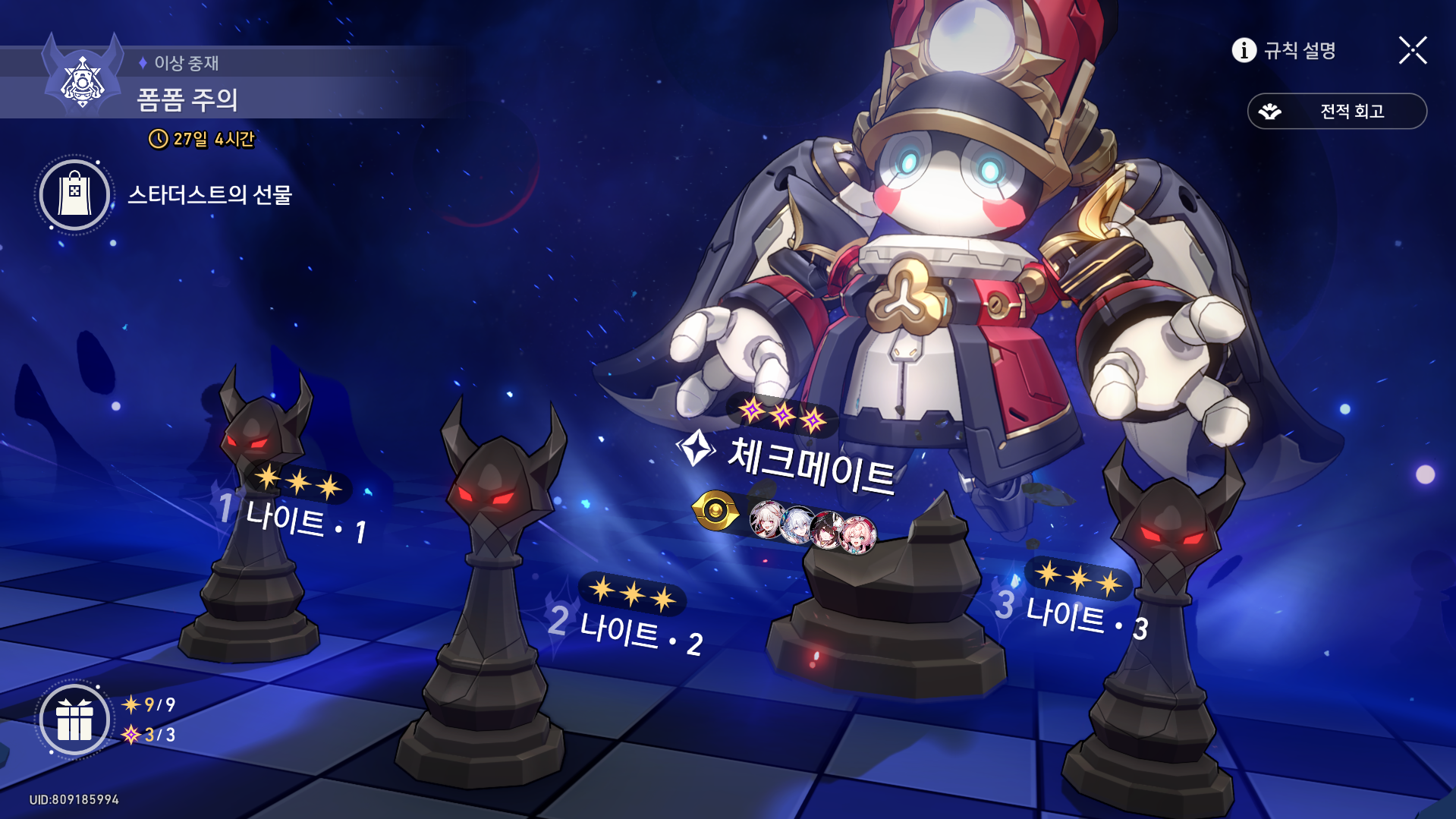Close the 폼폼 주의 event screen
Screen dimensions: 1456x819
1412,50
